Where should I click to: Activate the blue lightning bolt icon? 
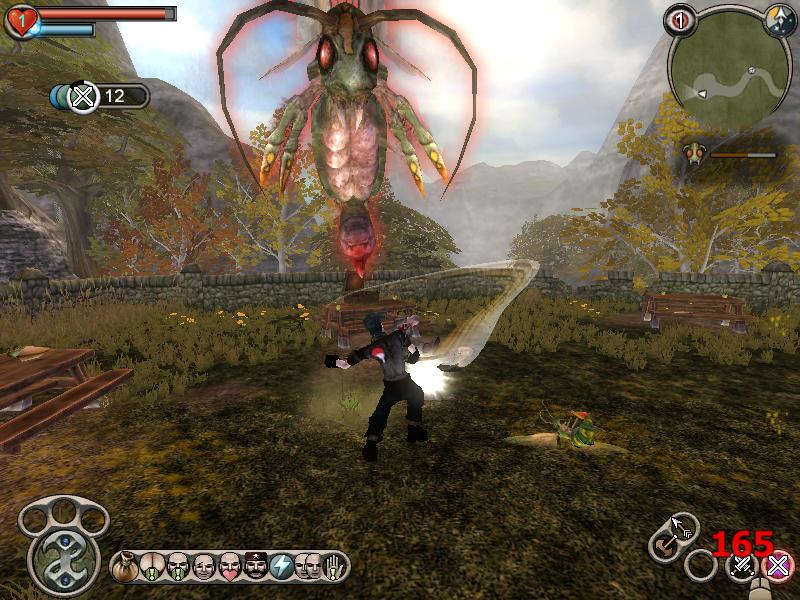[282, 566]
